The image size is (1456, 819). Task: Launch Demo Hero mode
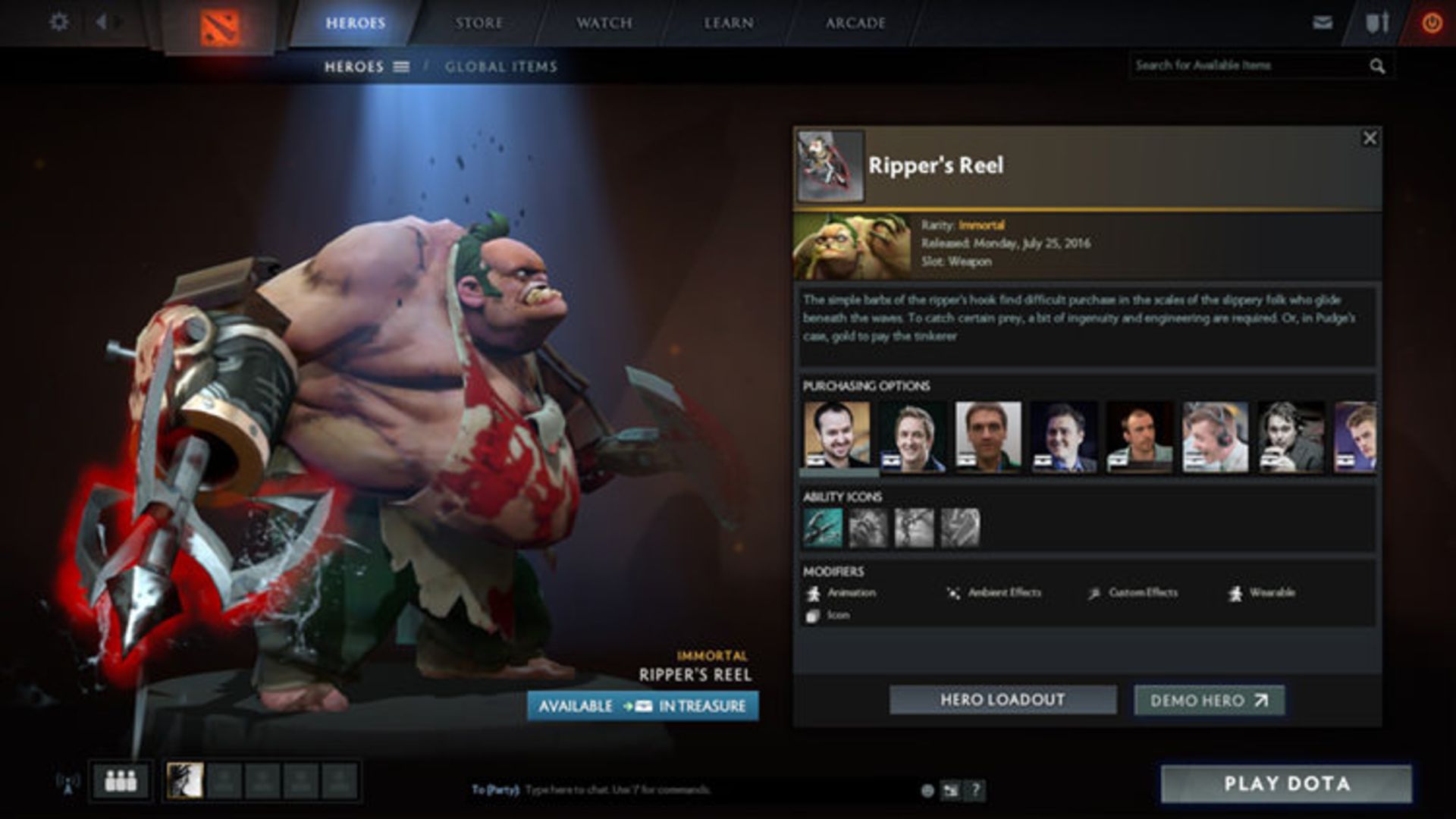click(1209, 701)
